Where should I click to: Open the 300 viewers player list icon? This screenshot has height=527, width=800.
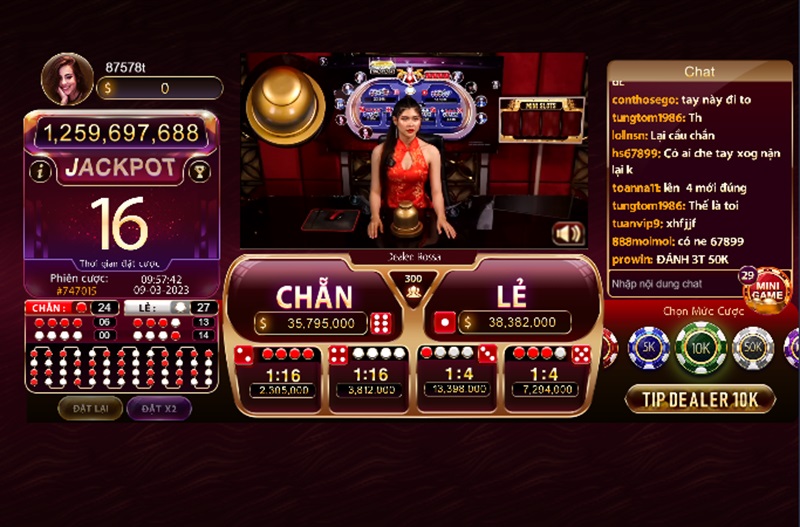412,286
